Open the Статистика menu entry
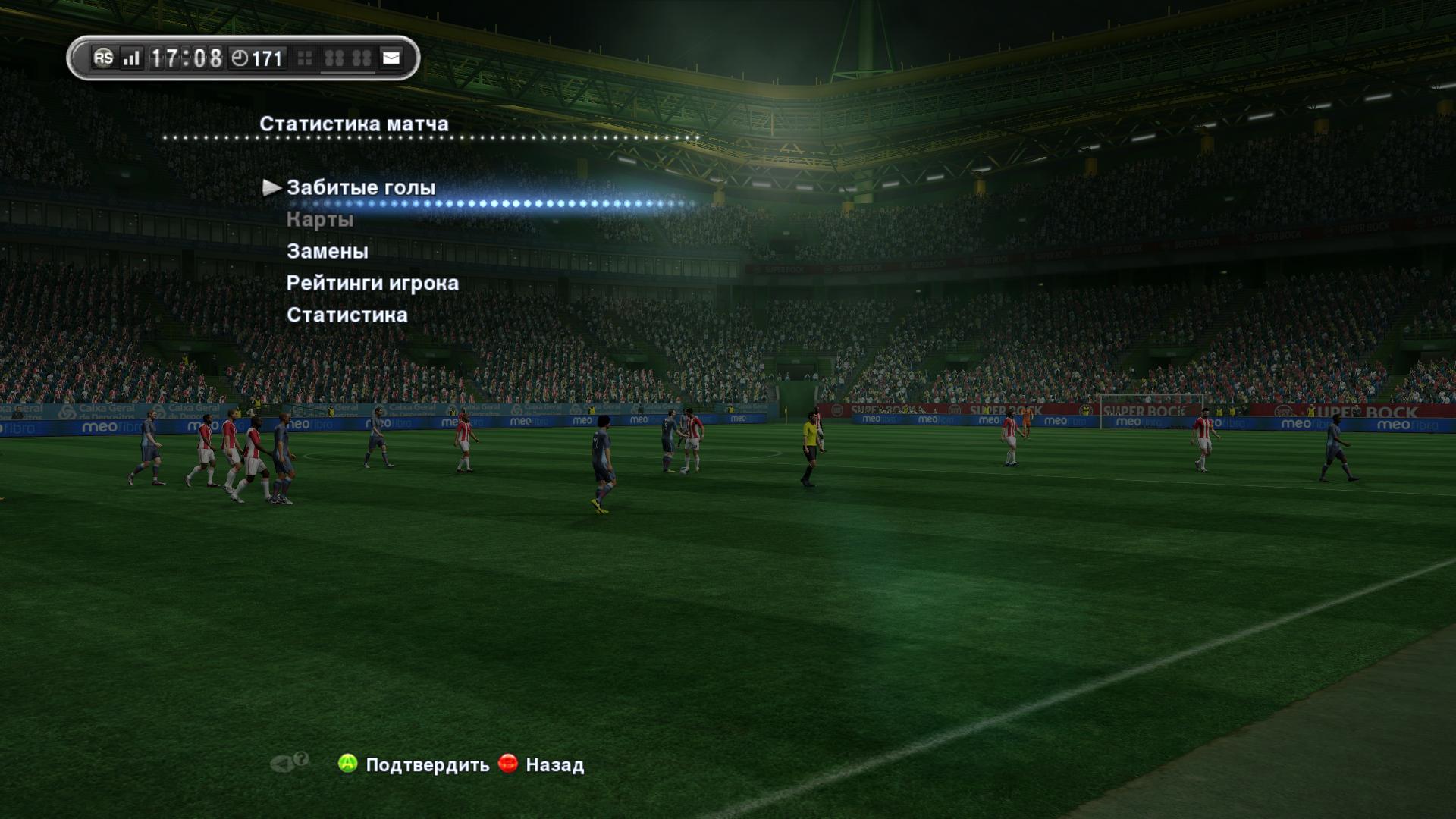The image size is (1456, 819). 347,315
